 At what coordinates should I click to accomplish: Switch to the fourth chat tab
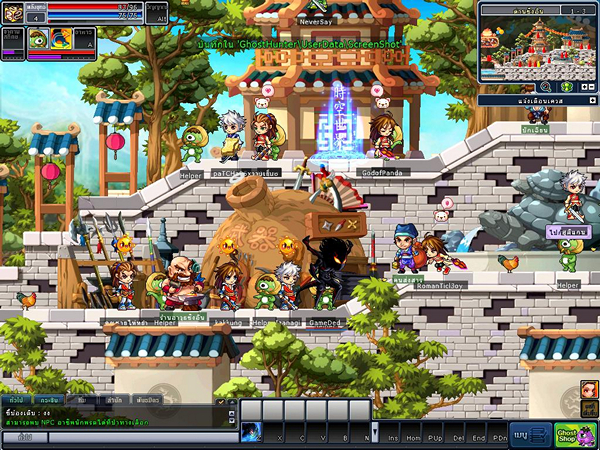[x=115, y=400]
